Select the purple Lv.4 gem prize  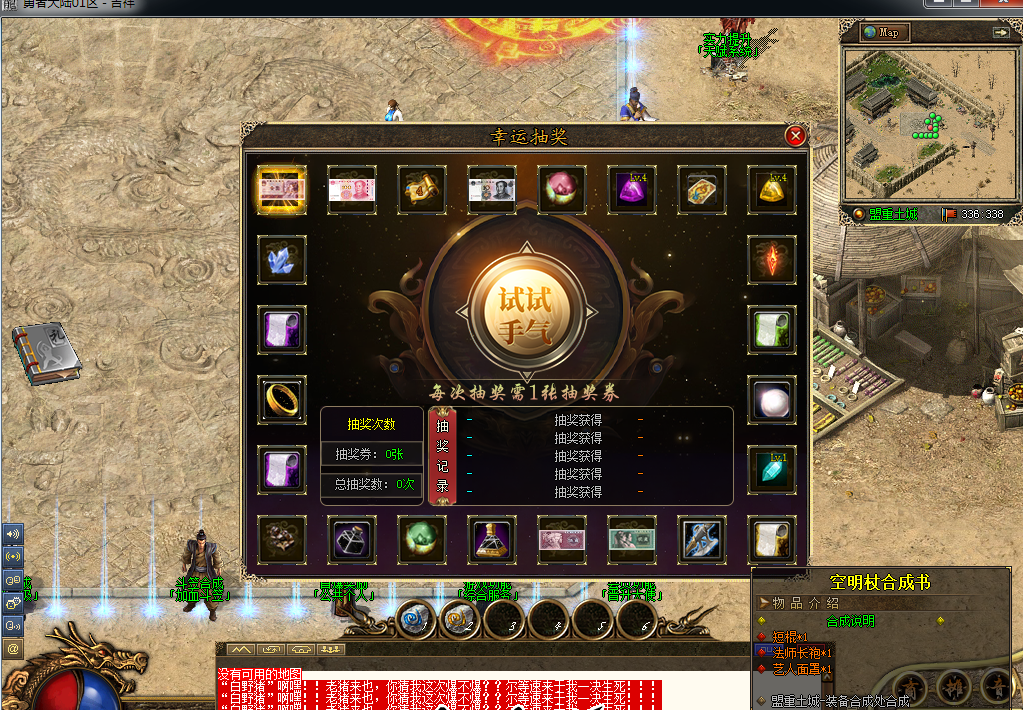point(632,190)
